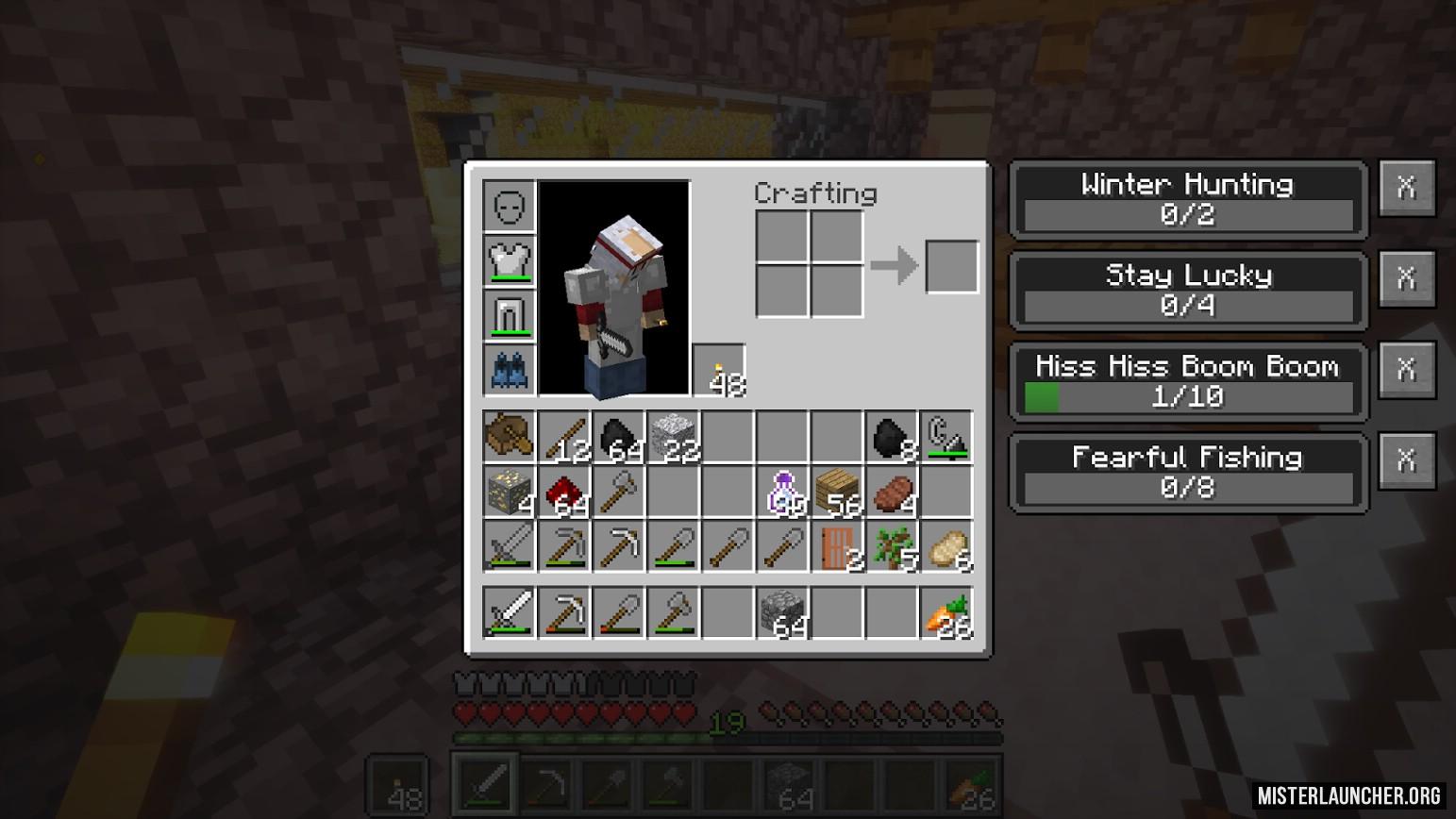
Task: Dismiss the Winter Hunting quest tracker
Action: pos(1406,188)
